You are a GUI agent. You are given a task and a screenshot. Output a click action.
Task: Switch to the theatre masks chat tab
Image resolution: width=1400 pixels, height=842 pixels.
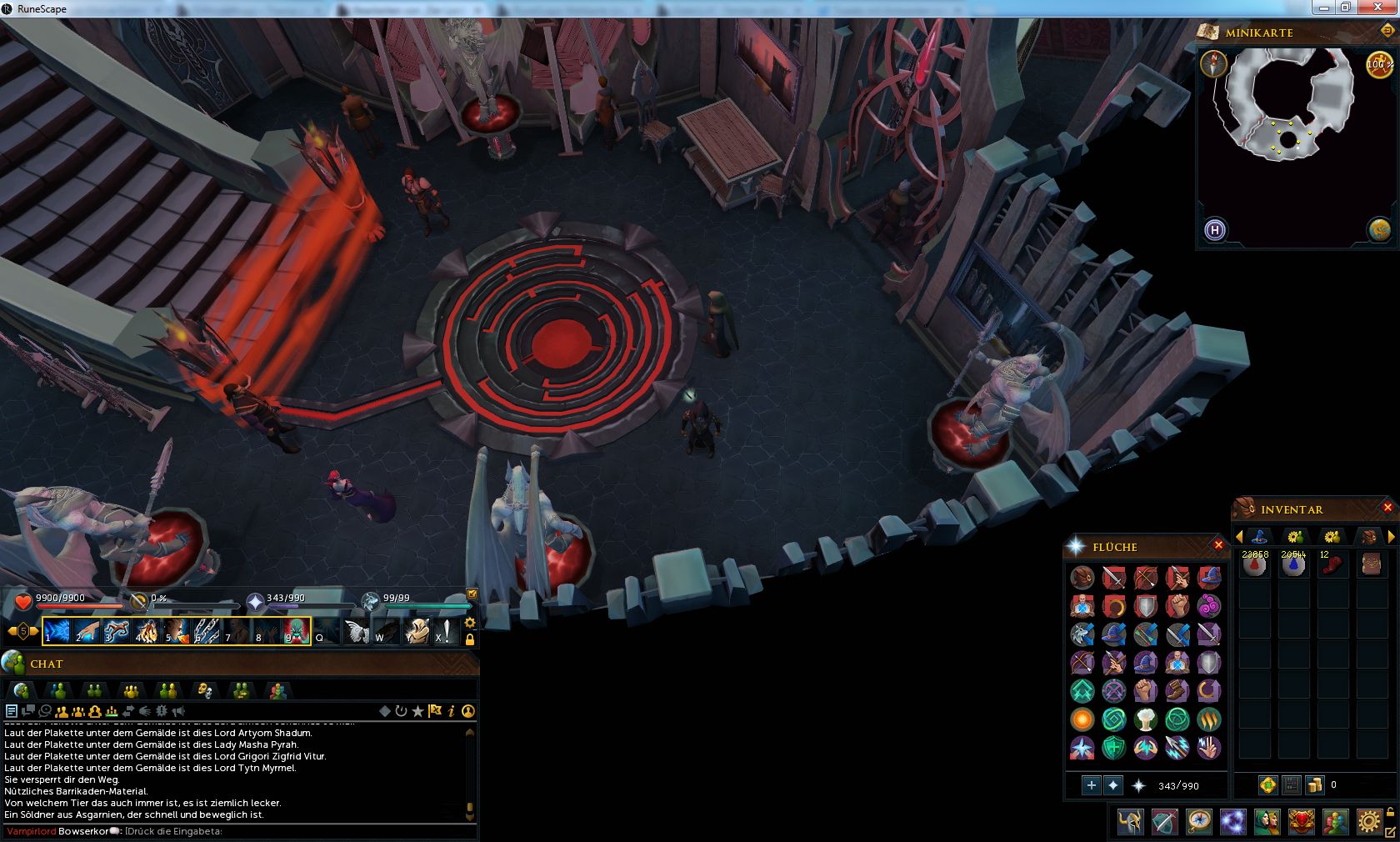pos(204,690)
